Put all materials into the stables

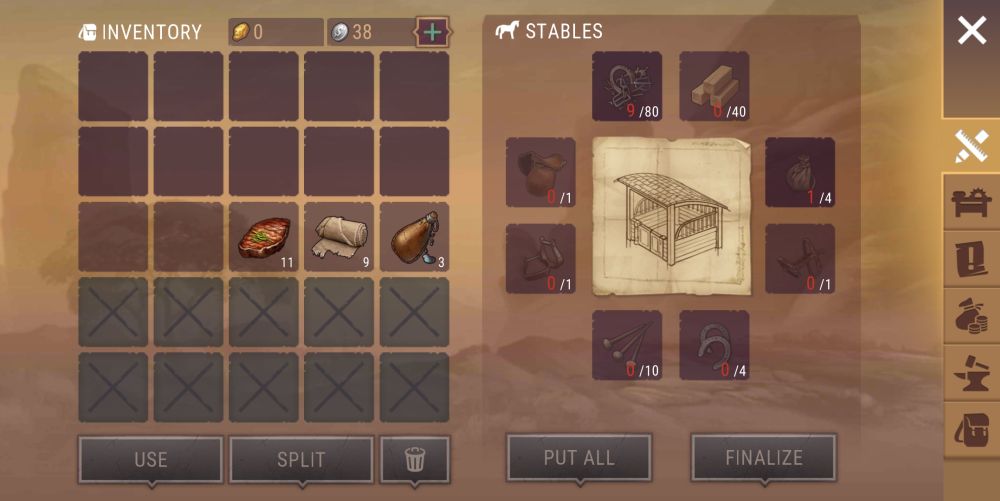[579, 458]
